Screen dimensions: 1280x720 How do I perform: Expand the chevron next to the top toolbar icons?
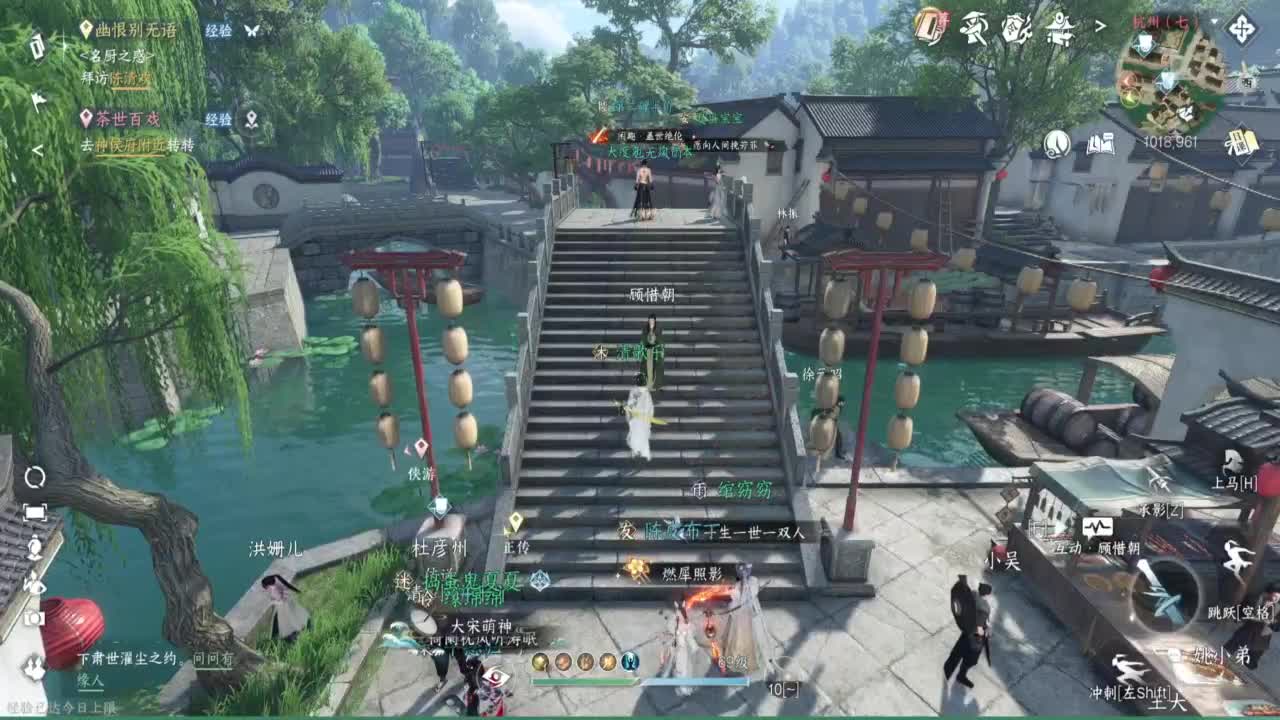point(1100,25)
